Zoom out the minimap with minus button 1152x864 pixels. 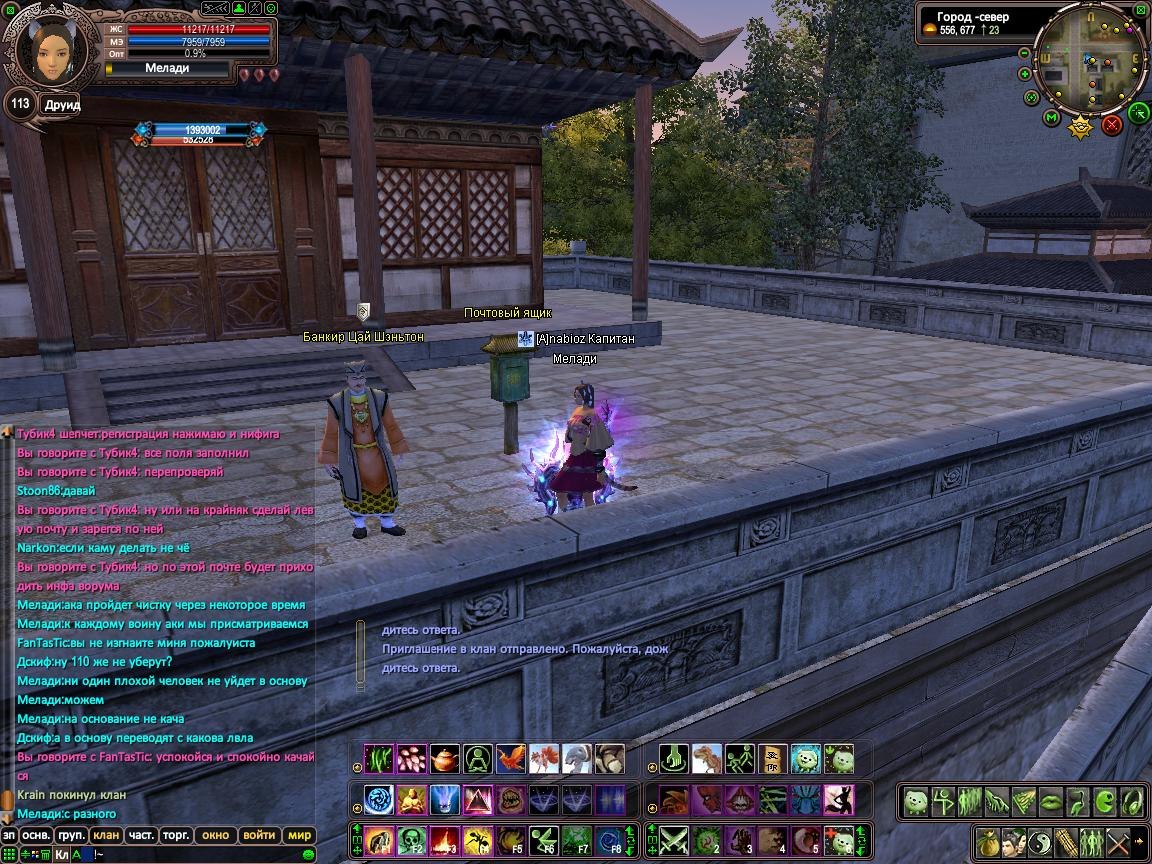pyautogui.click(x=1025, y=53)
